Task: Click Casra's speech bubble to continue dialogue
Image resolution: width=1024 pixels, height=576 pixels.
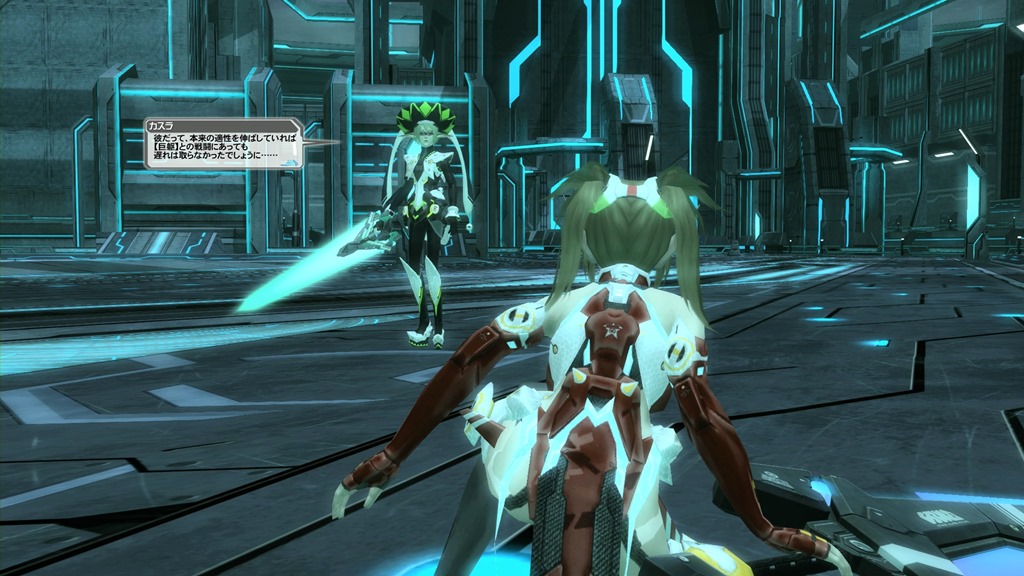Action: 222,144
